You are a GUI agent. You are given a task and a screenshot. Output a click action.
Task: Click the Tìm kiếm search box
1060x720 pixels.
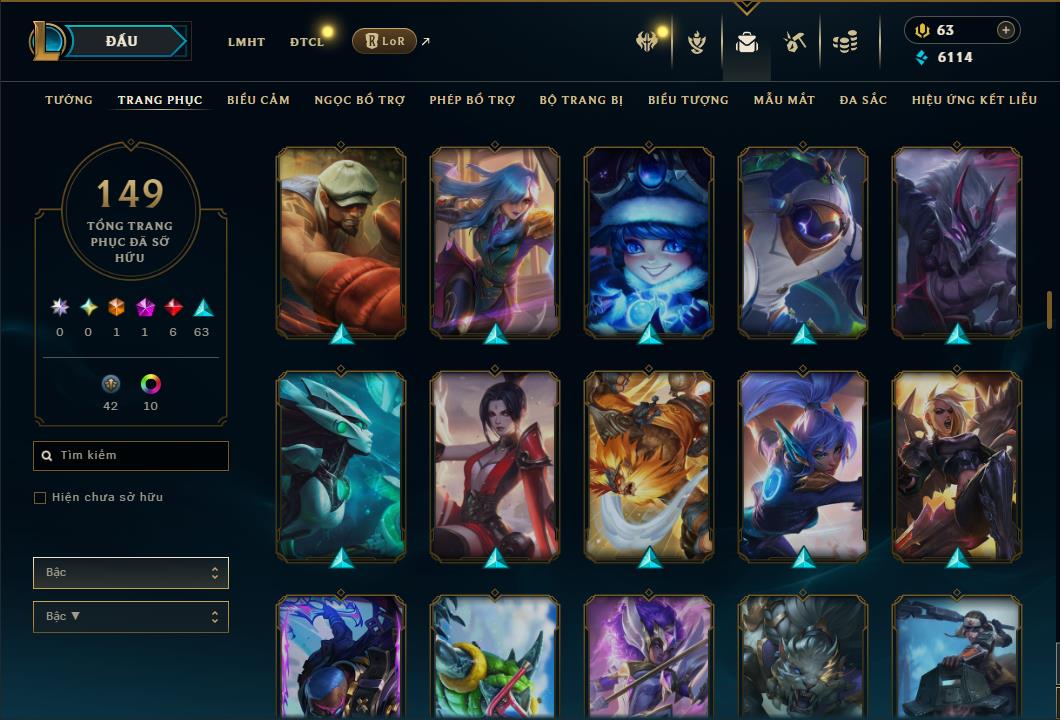click(131, 456)
